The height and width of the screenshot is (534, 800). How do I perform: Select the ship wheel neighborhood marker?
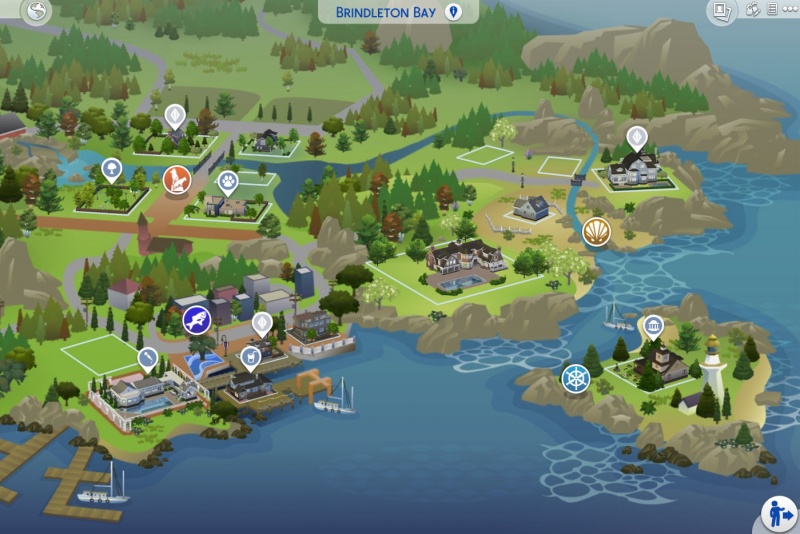point(575,378)
